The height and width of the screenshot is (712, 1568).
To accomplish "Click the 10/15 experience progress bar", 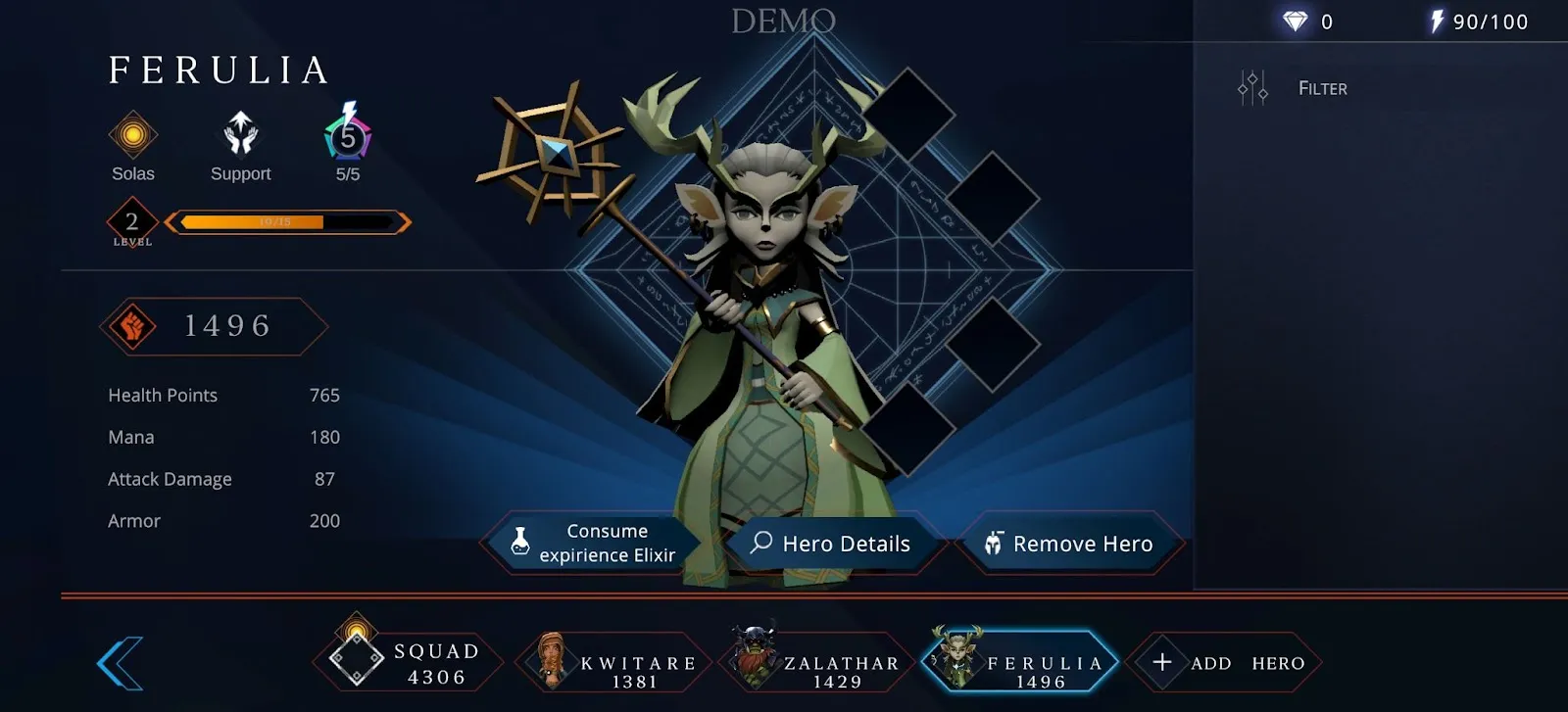I will 287,221.
